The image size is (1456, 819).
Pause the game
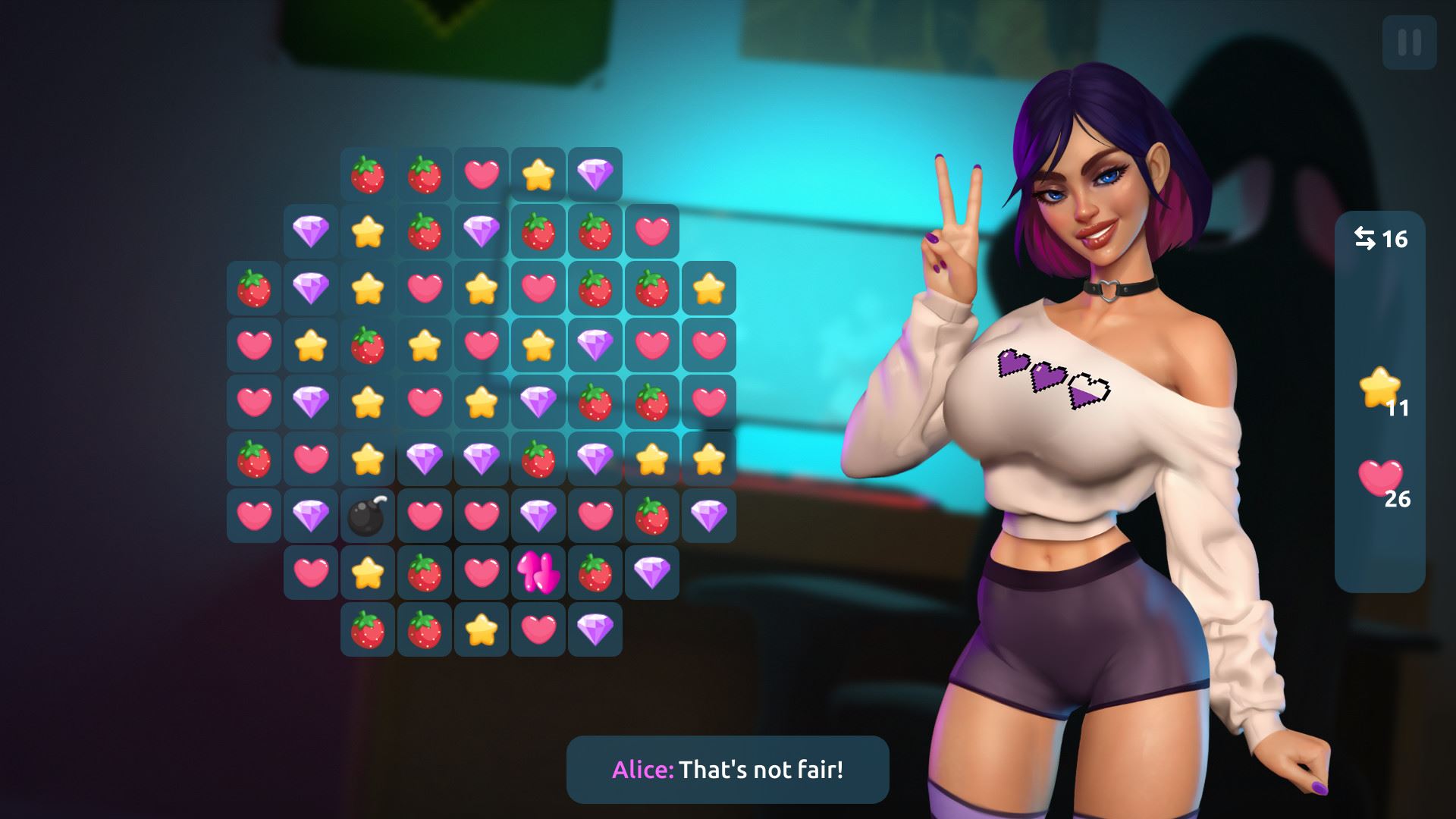tap(1409, 42)
